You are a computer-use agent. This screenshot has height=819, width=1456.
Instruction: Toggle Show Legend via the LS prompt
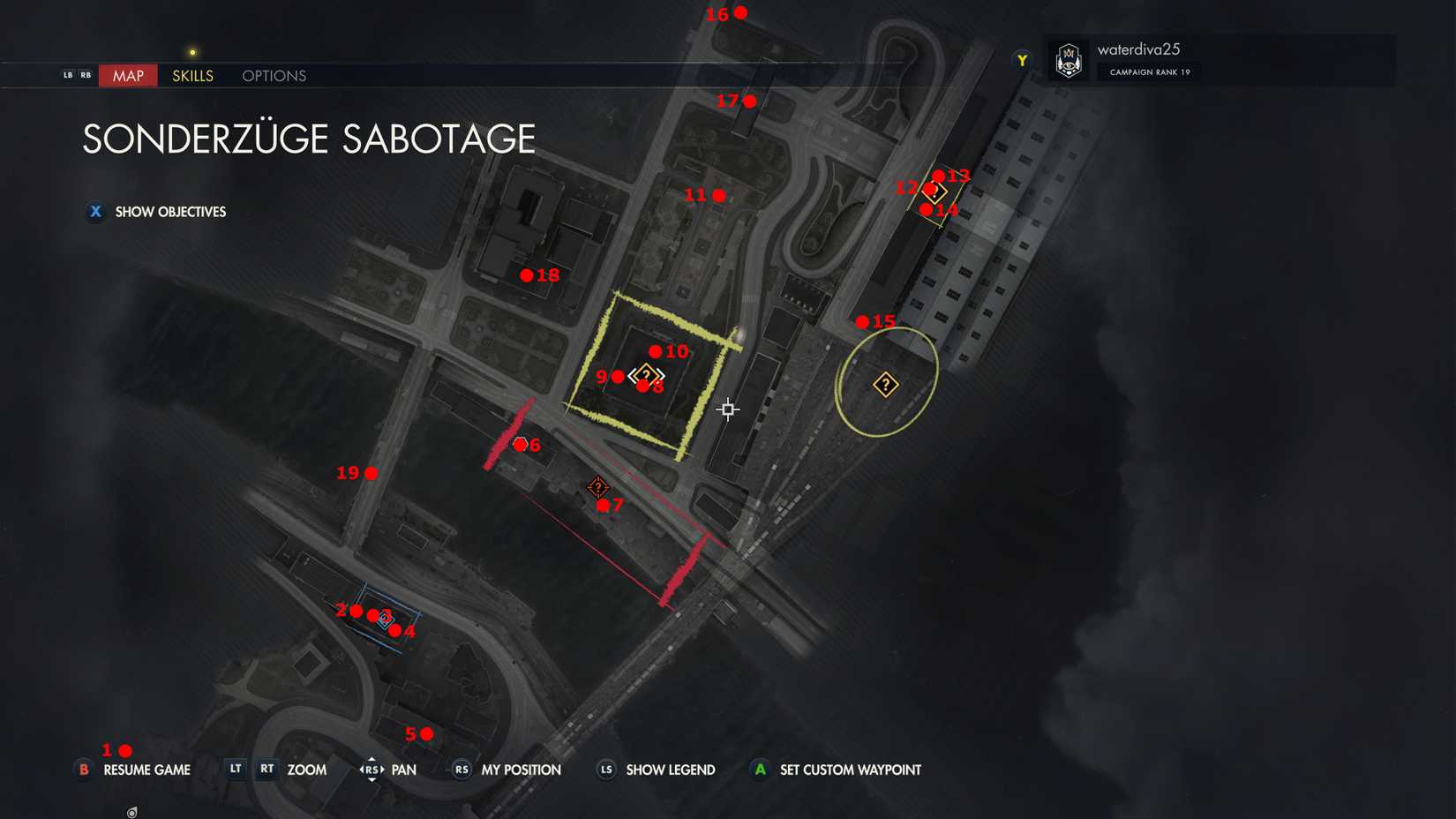click(606, 770)
